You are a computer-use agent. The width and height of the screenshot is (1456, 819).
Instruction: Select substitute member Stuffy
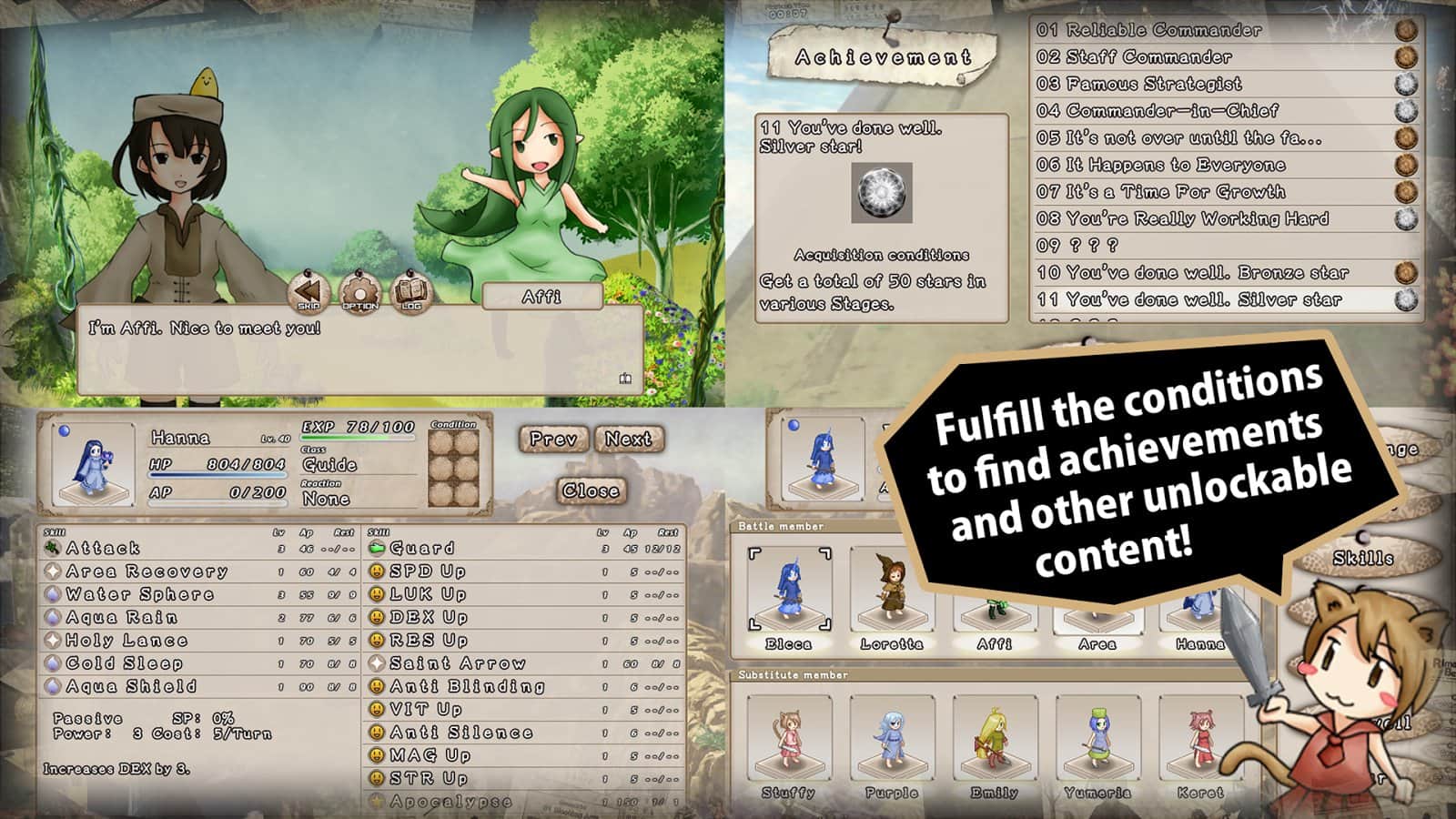789,742
